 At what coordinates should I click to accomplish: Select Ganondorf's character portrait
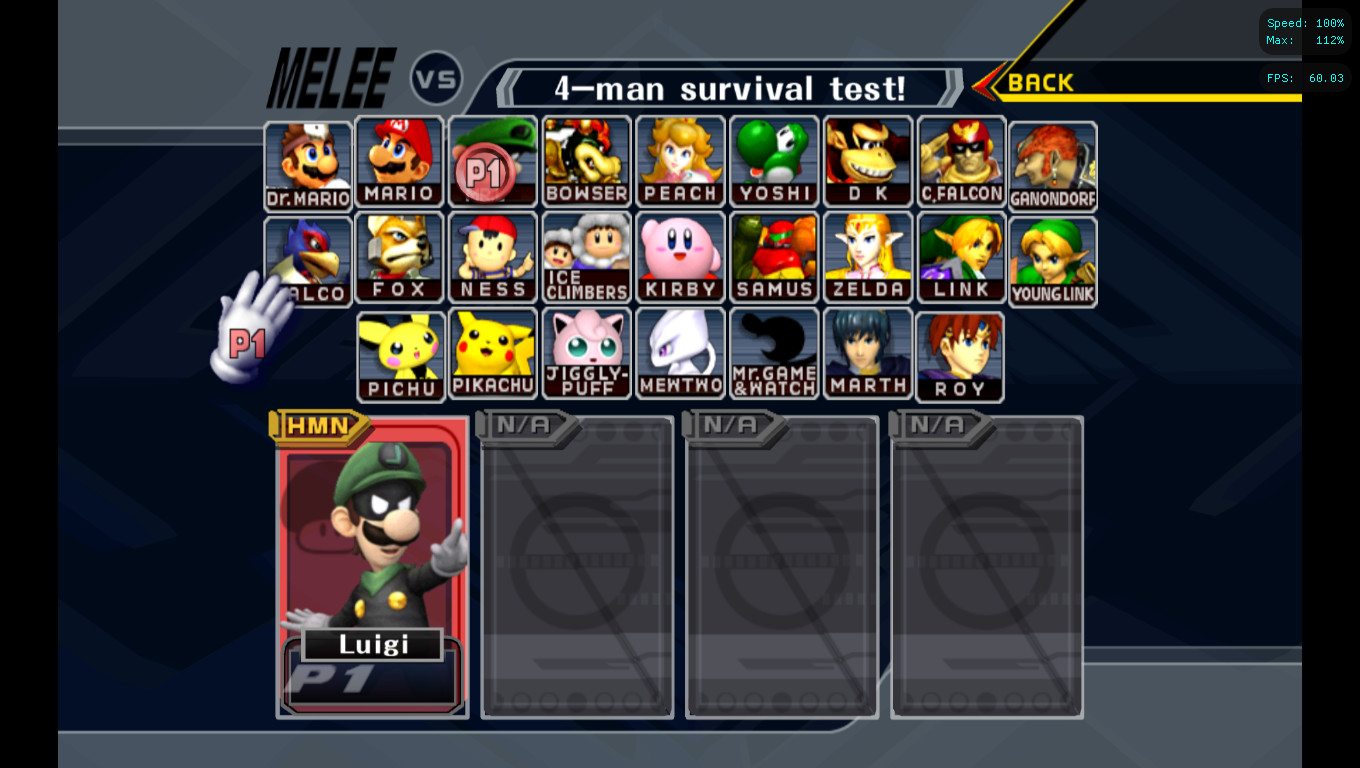tap(1052, 160)
